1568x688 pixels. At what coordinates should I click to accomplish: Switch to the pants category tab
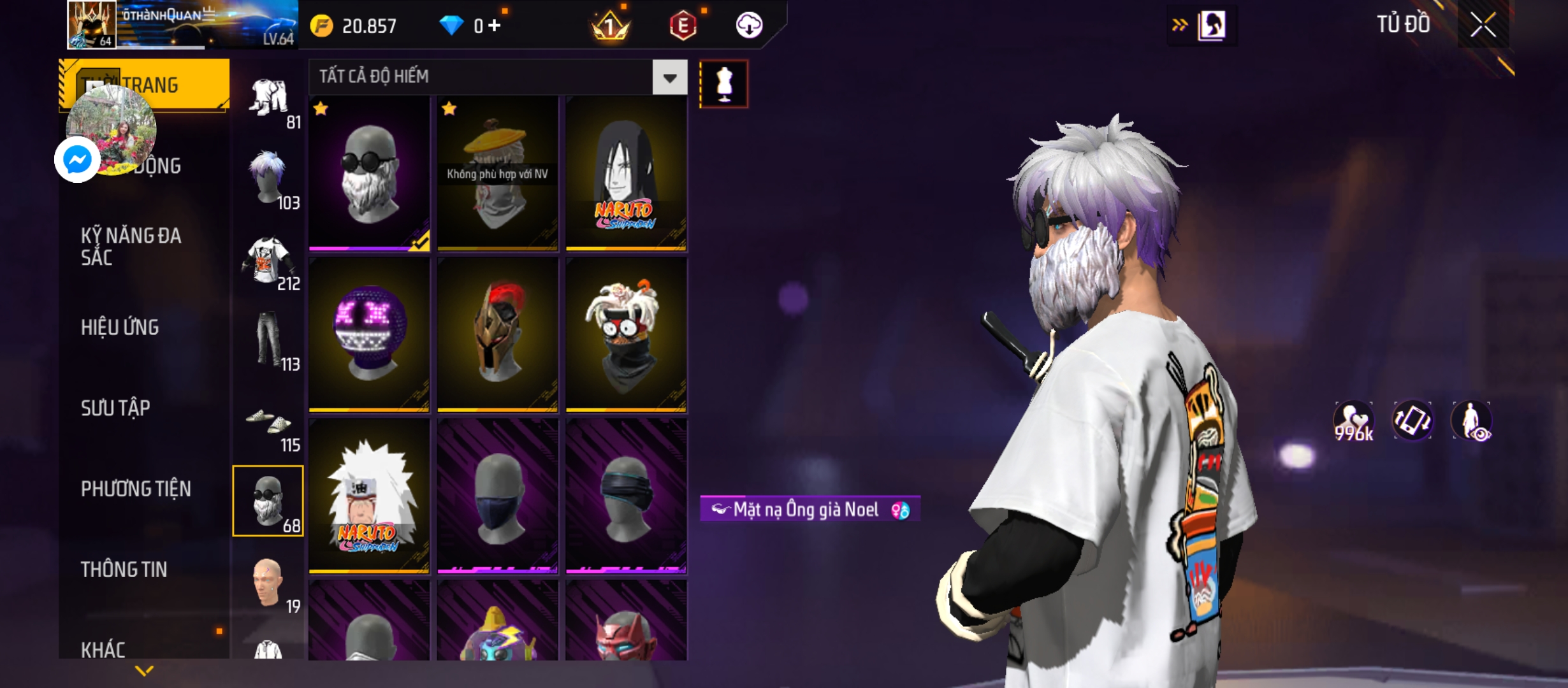click(269, 340)
